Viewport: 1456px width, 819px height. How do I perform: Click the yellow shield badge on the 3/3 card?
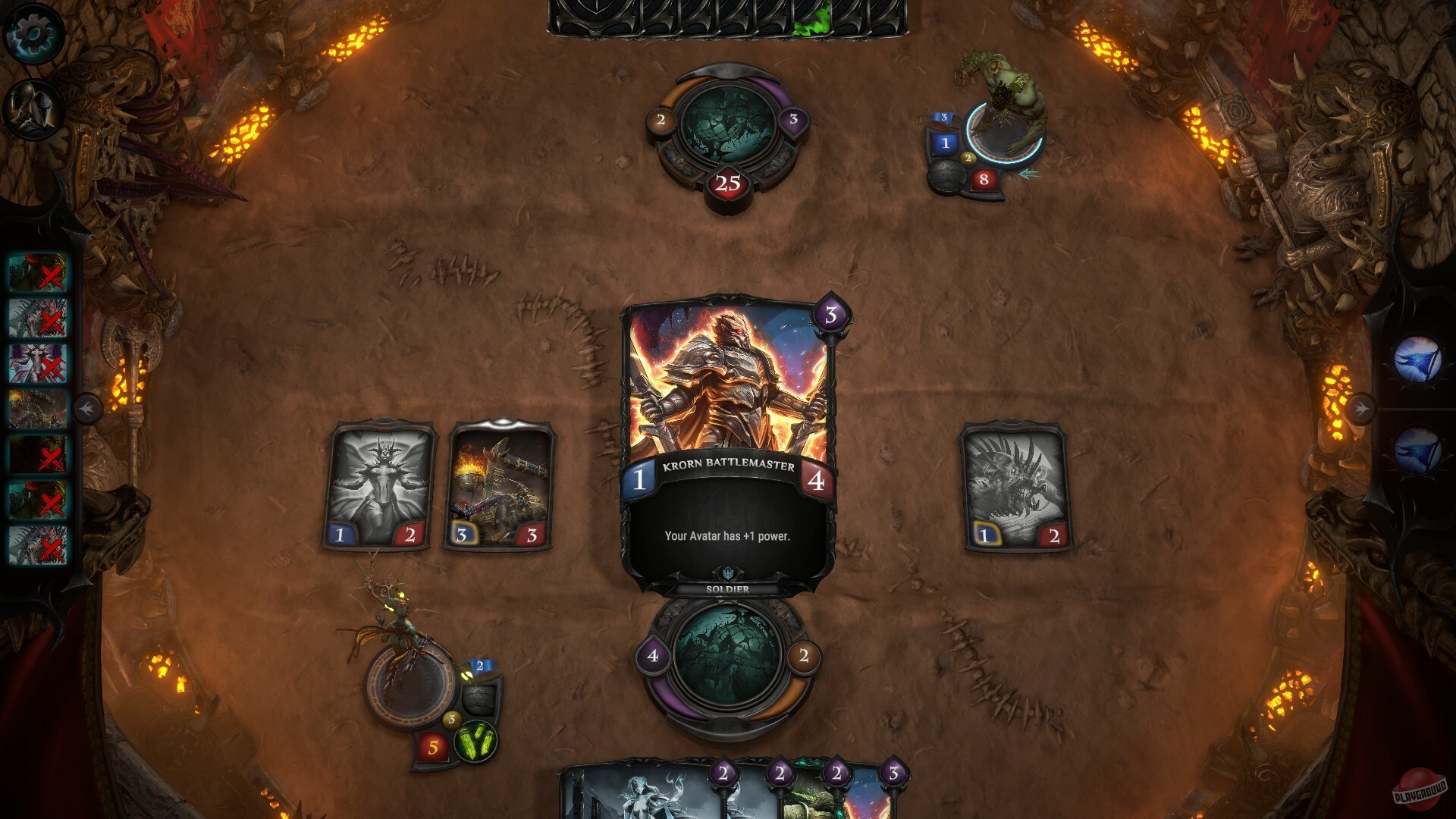pos(462,533)
